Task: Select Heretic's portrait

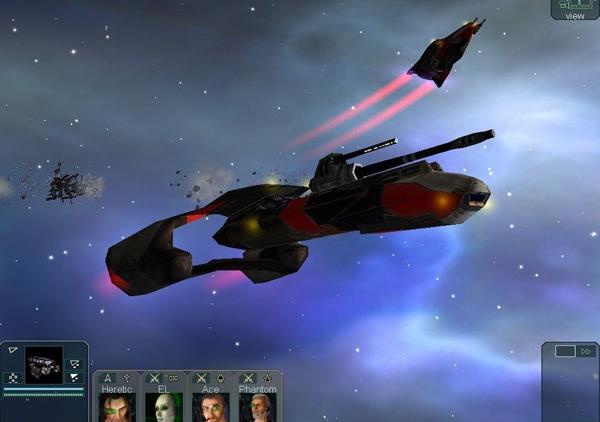Action: tap(117, 407)
